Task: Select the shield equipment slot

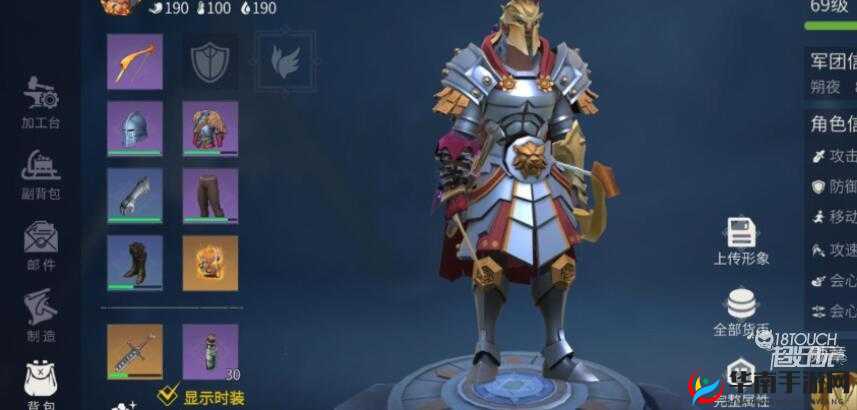Action: (210, 62)
